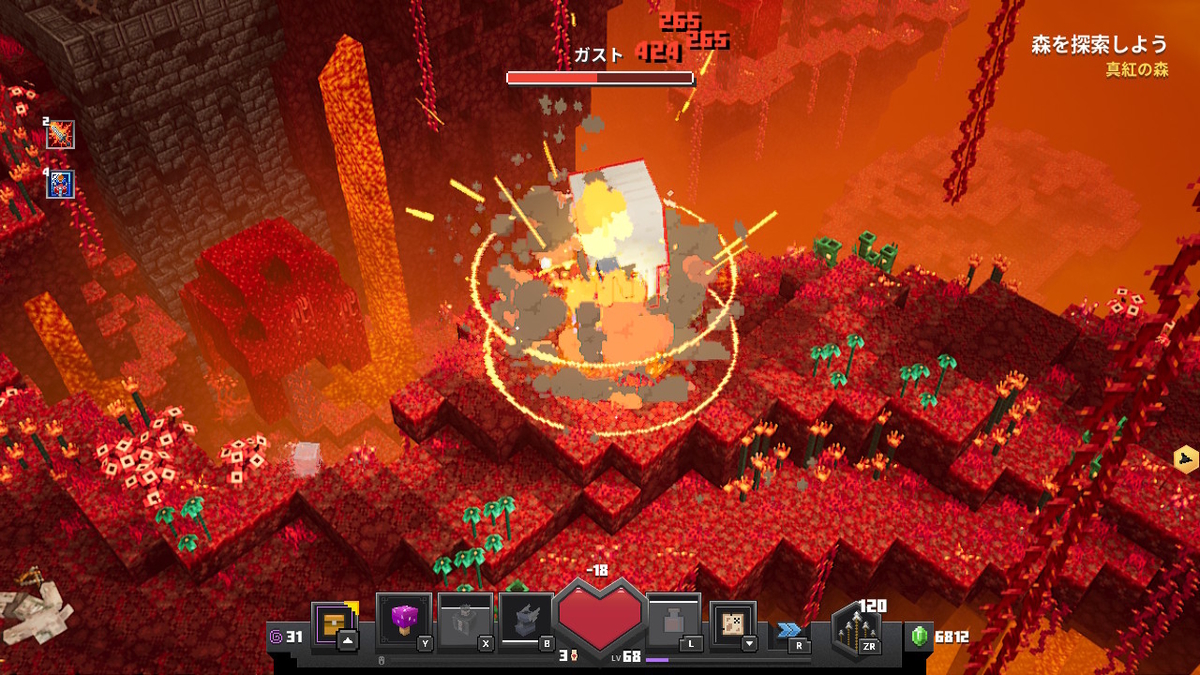This screenshot has height=675, width=1200.
Task: Select the forest exploration objective text
Action: coord(1099,44)
